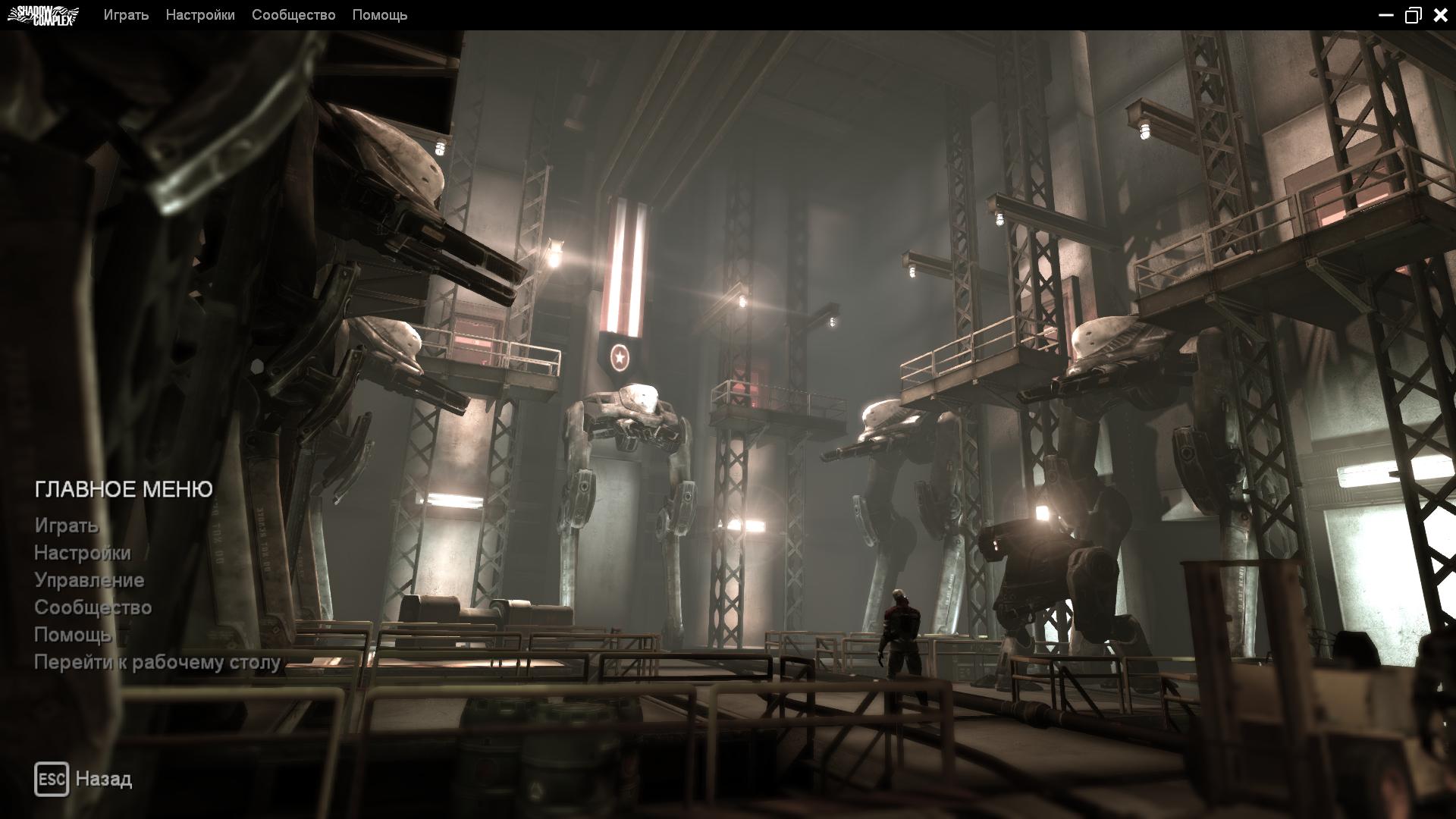Image resolution: width=1456 pixels, height=819 pixels.
Task: Open Настройки in the window menu bar
Action: [x=200, y=15]
